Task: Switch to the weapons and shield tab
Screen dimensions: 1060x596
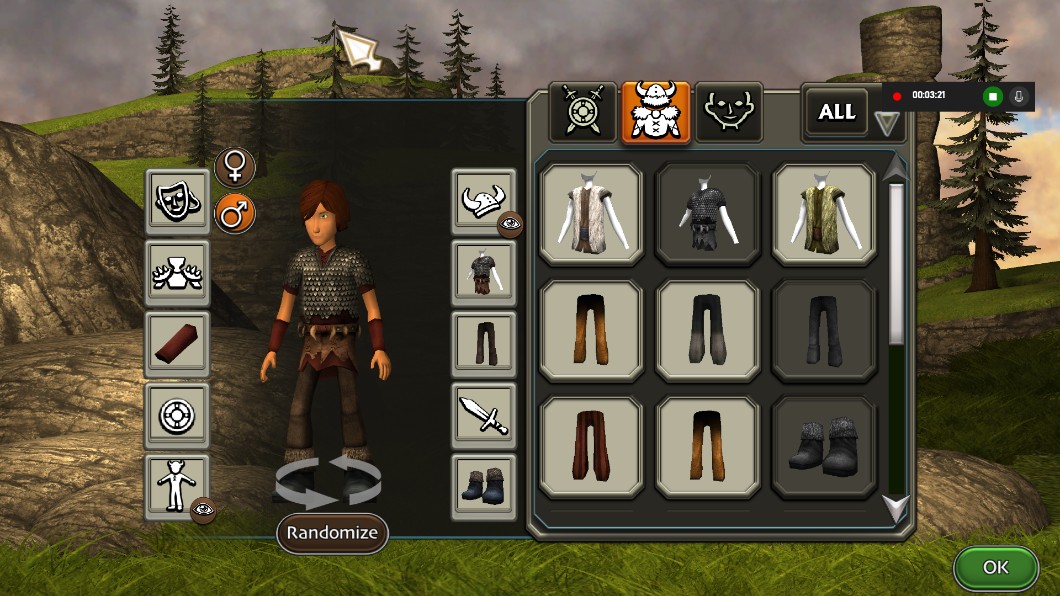Action: 582,112
